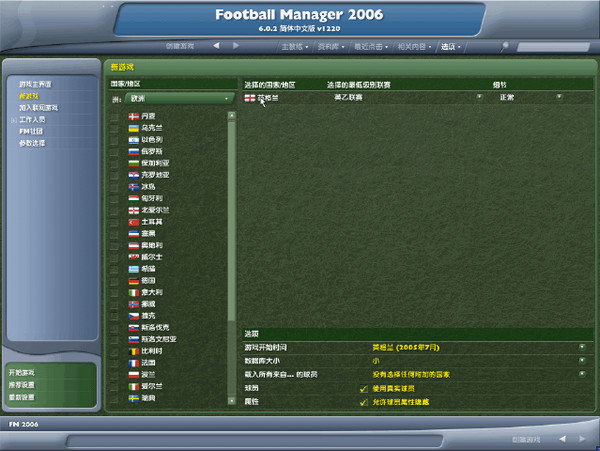Viewport: 600px width, 451px height.
Task: Open the 游戏主界面 sidebar entry
Action: point(34,84)
